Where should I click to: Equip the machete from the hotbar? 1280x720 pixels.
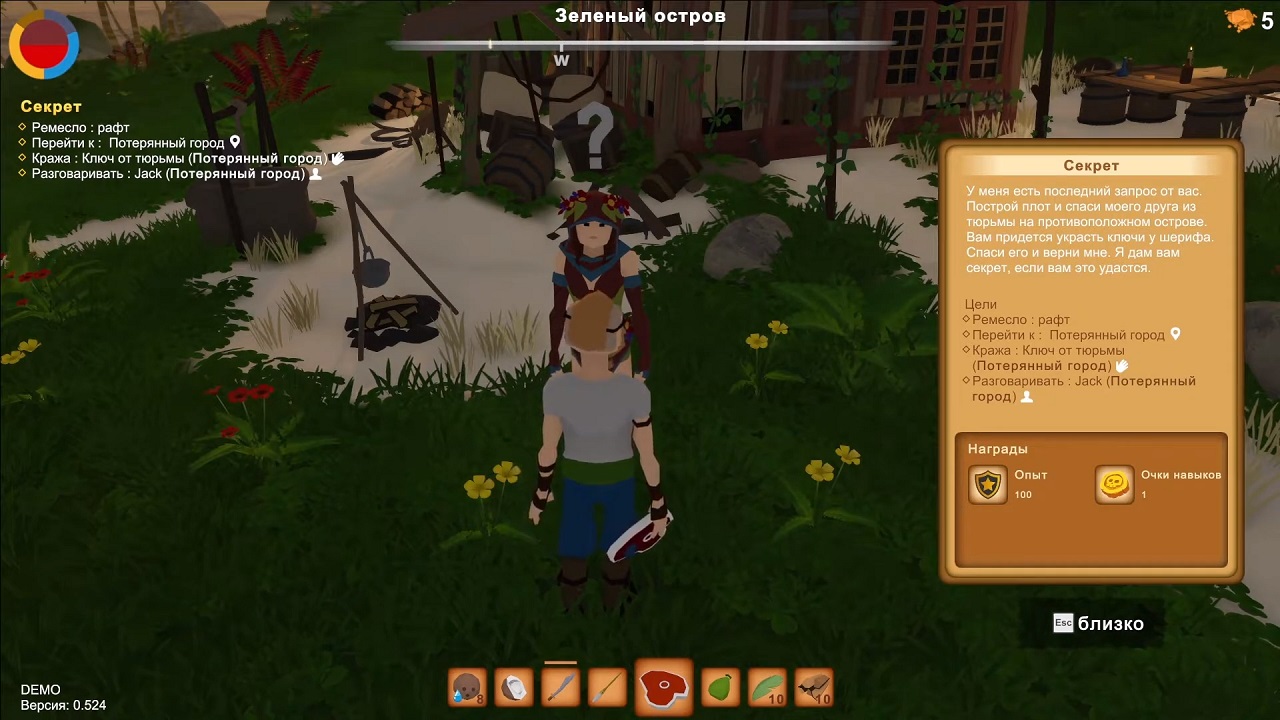tap(561, 687)
